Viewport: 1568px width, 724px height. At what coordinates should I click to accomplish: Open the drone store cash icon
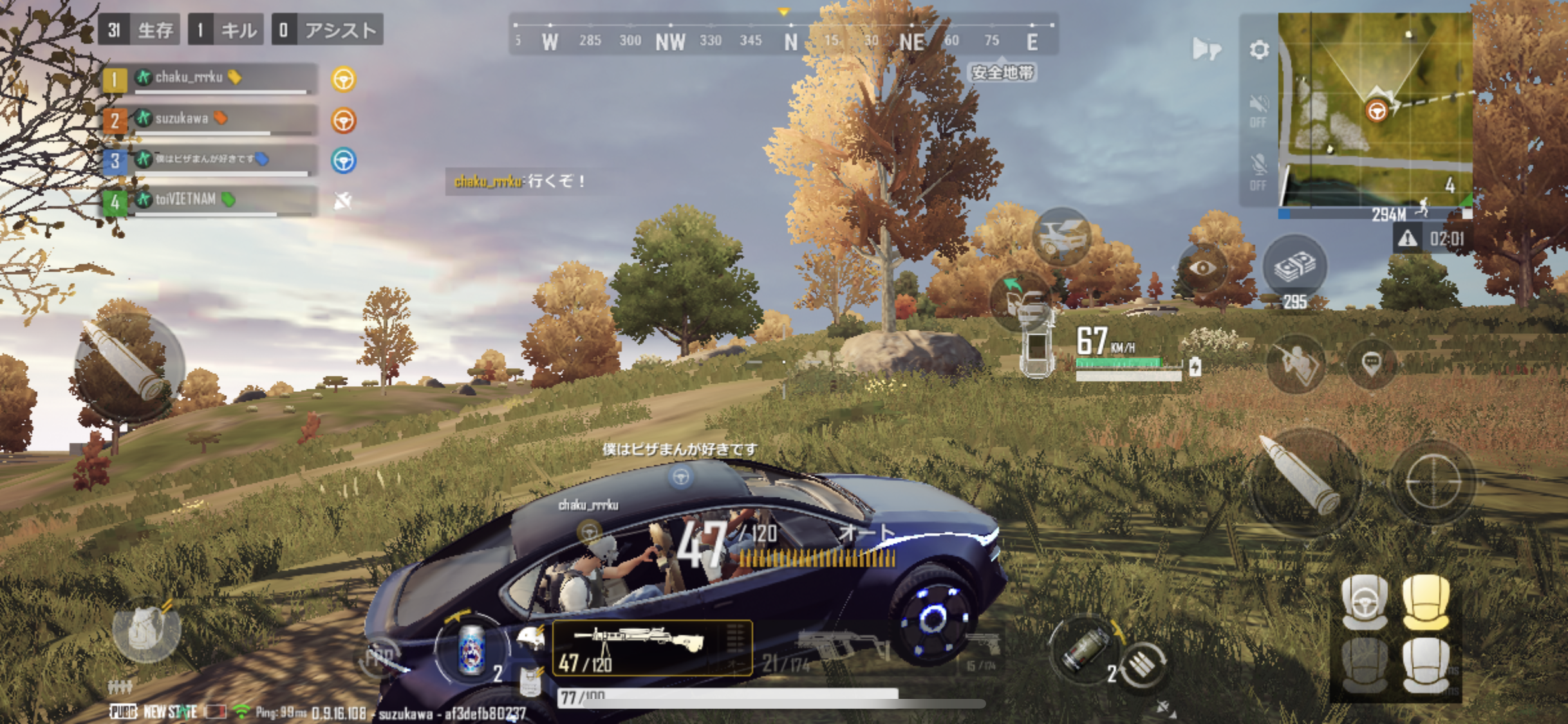click(1294, 266)
